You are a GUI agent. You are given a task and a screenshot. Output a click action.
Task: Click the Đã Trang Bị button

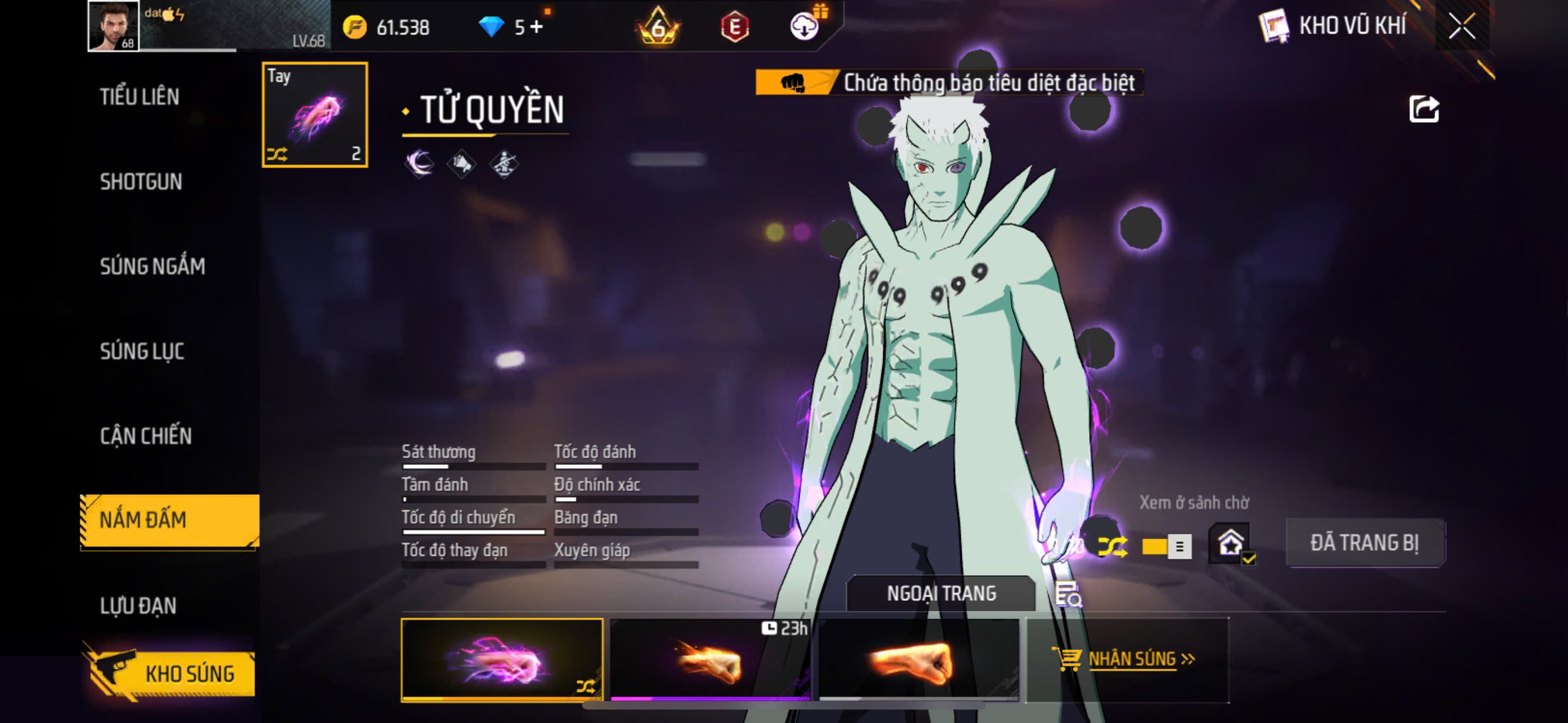click(1364, 543)
